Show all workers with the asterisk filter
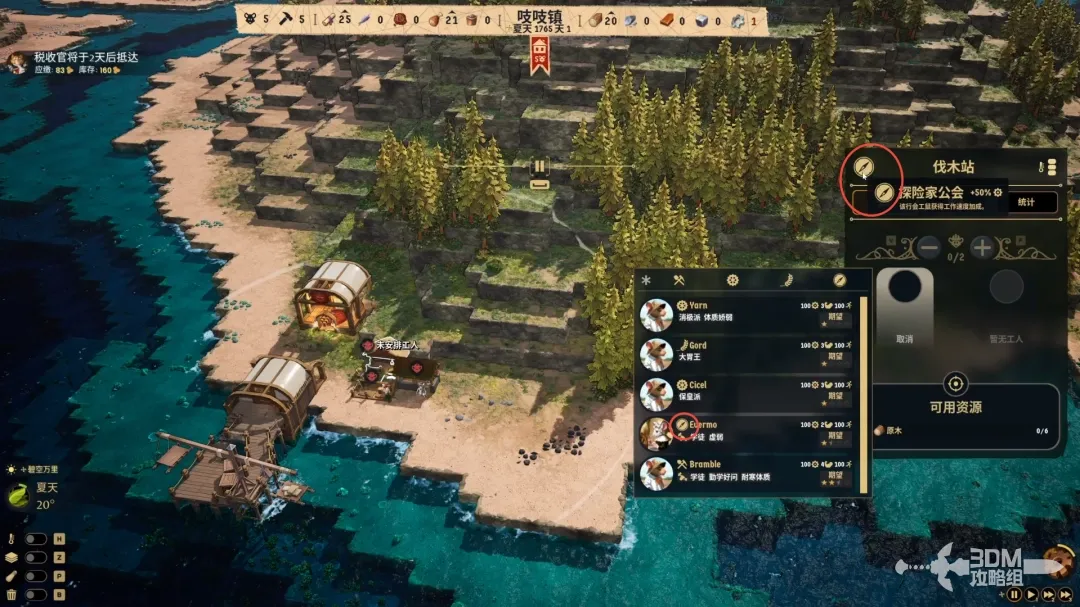 (645, 280)
